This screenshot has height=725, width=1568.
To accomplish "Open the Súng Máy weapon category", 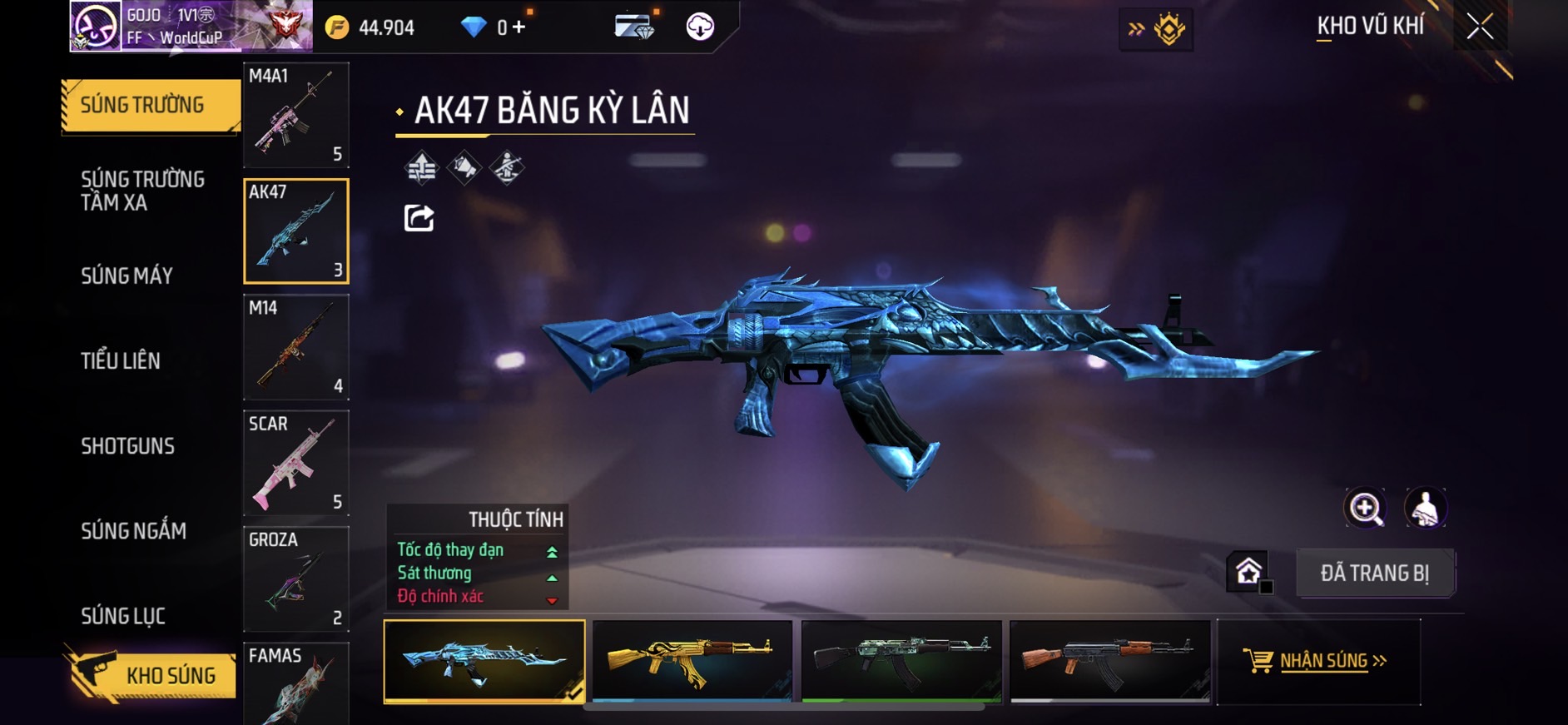I will (127, 276).
